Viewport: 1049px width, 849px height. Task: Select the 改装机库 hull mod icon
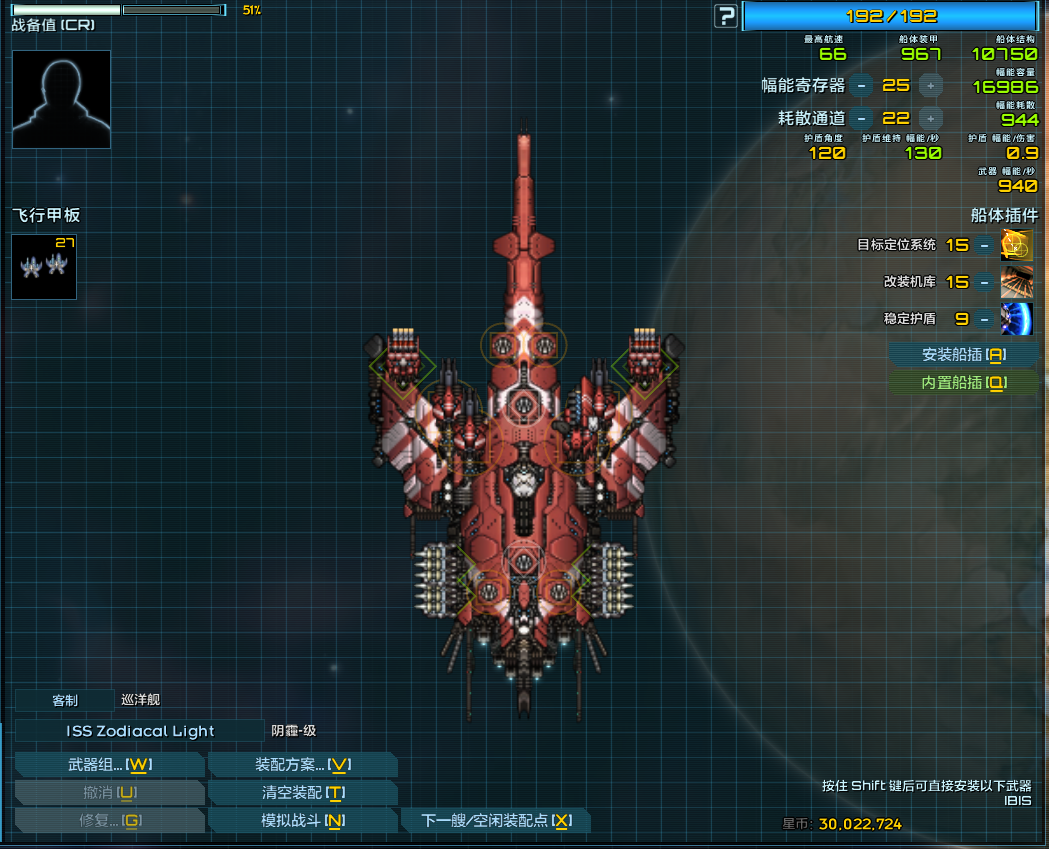click(x=1017, y=282)
